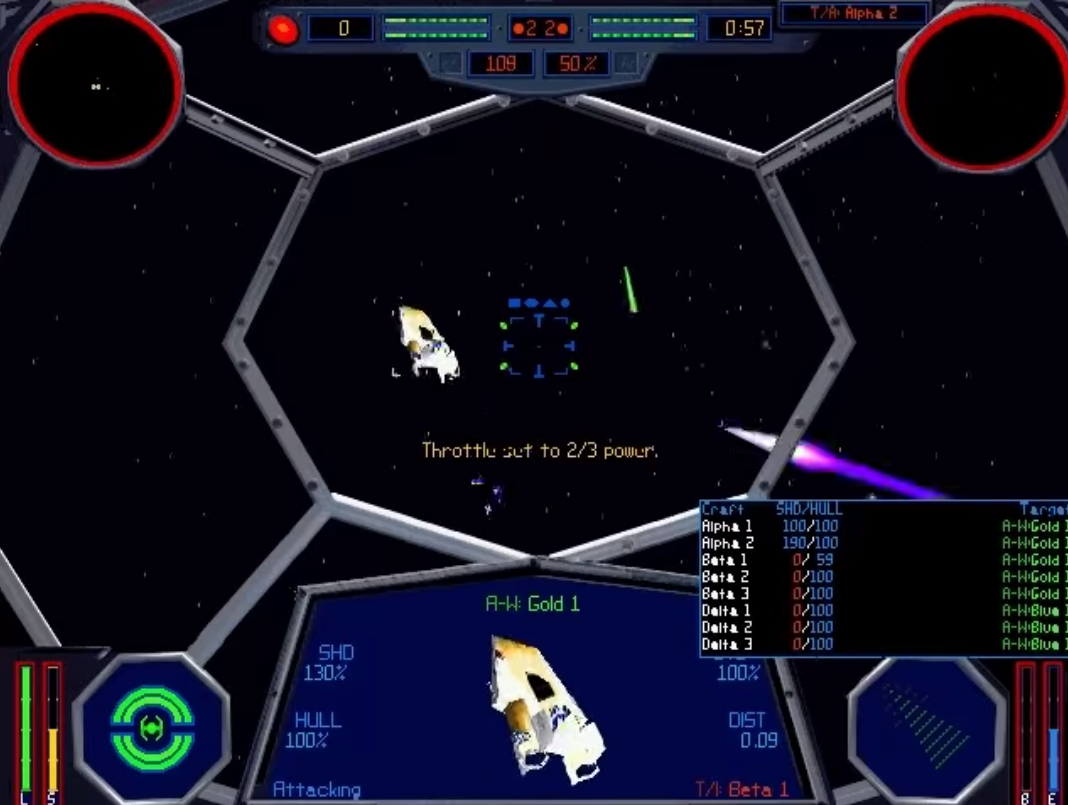Image resolution: width=1068 pixels, height=805 pixels.
Task: Click the red warning light
Action: pyautogui.click(x=283, y=29)
